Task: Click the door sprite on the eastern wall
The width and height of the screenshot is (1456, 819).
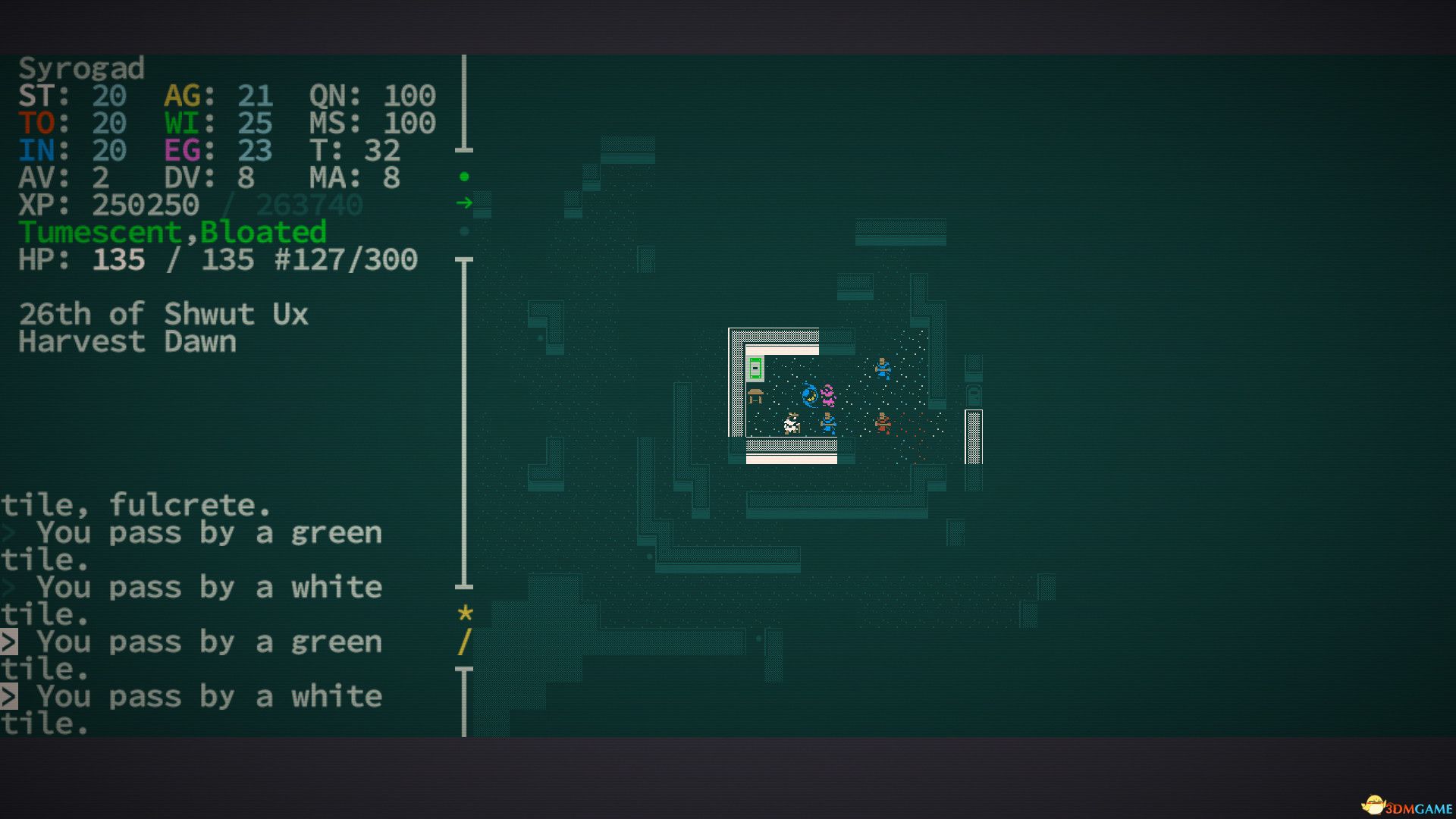Action: (973, 394)
